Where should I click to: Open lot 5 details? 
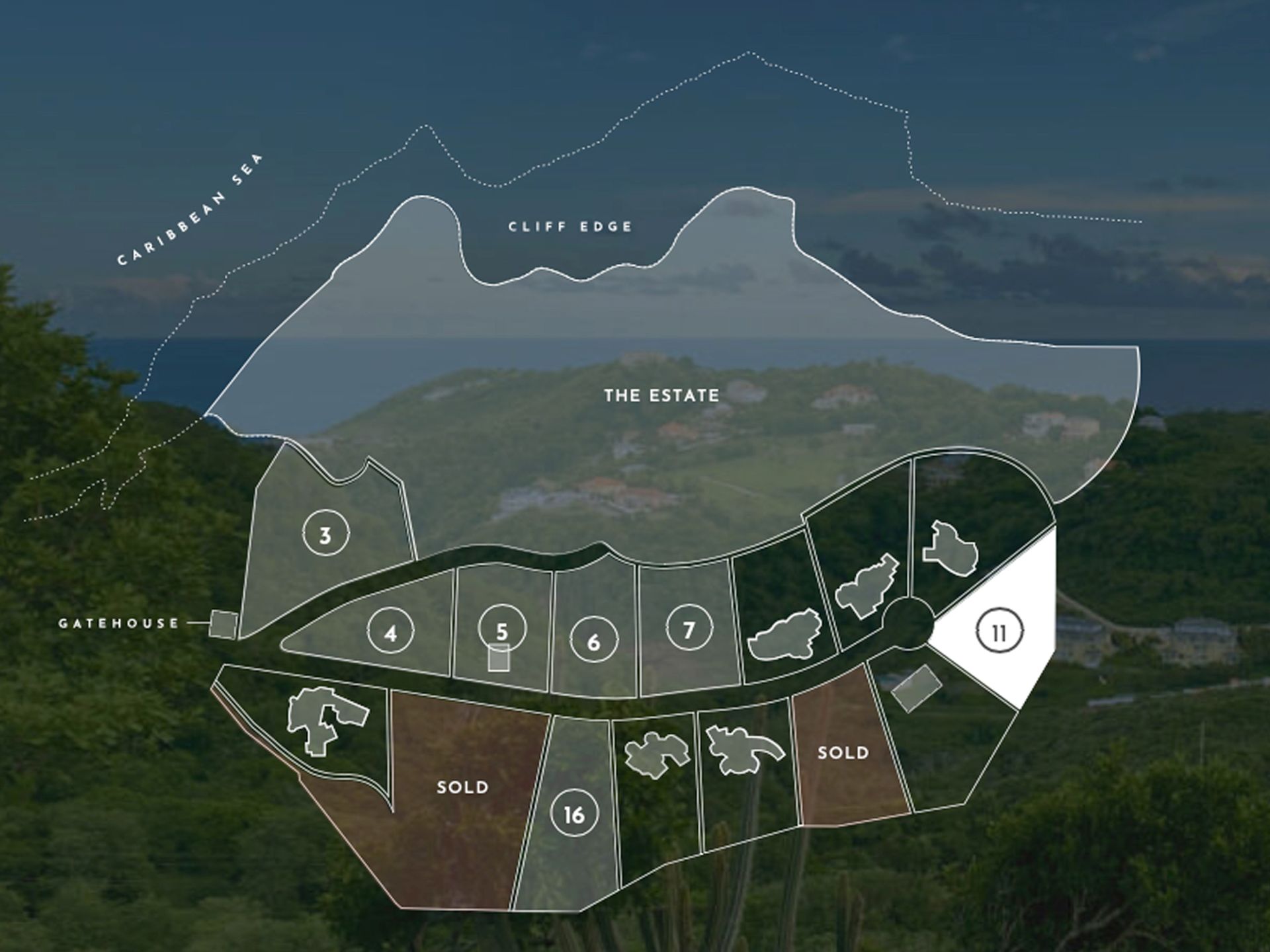(502, 629)
